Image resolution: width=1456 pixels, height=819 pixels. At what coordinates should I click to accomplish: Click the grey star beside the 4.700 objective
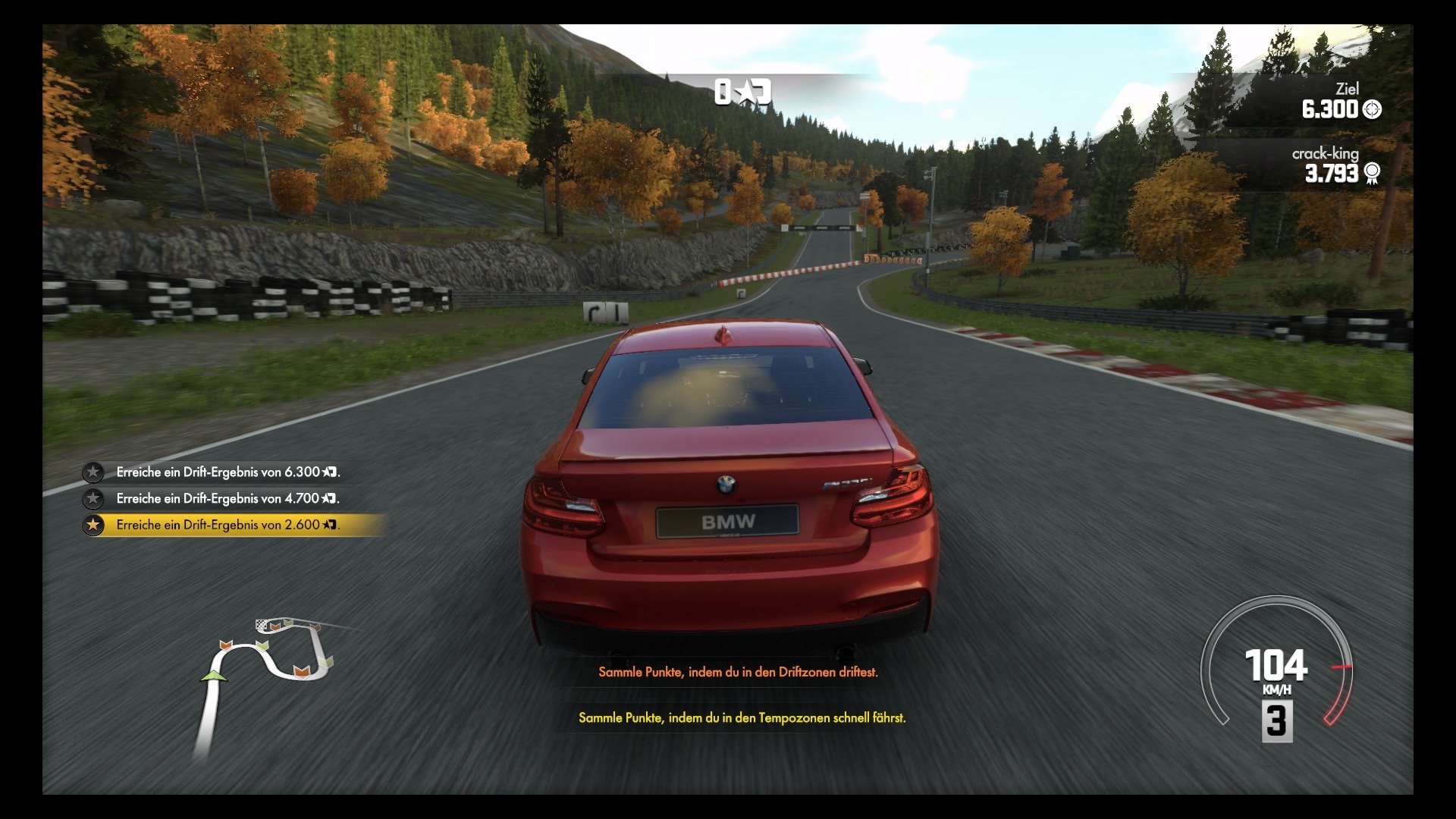pos(93,499)
